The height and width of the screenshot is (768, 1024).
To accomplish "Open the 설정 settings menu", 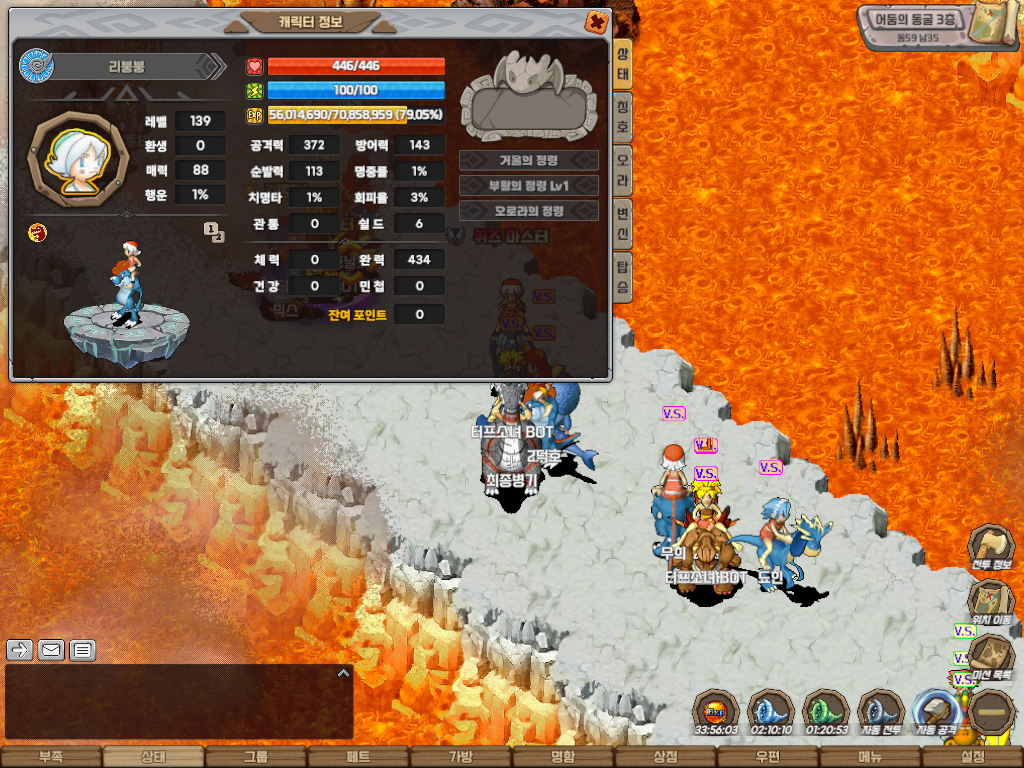I will 972,757.
